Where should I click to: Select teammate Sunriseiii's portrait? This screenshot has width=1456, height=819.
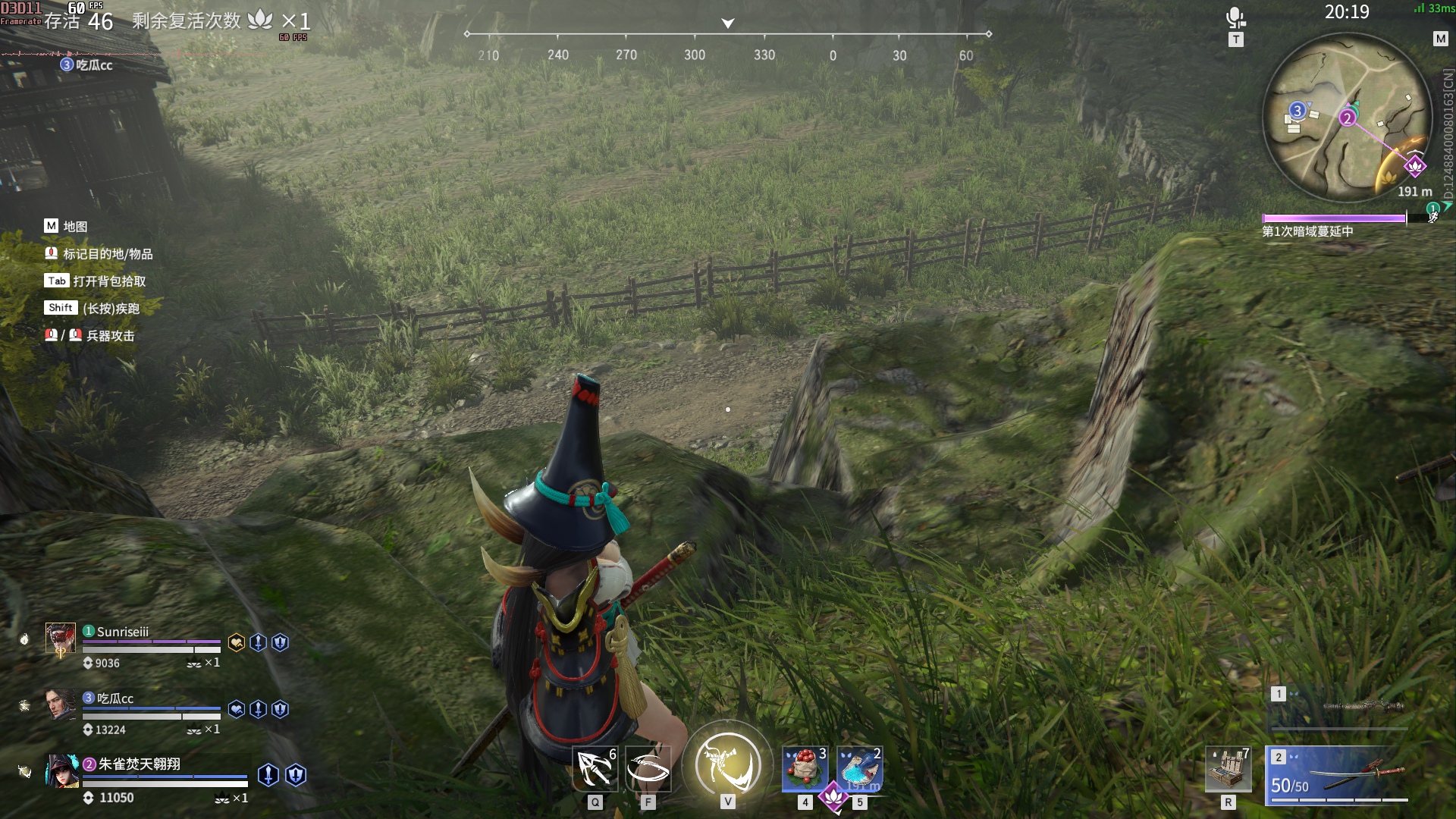(x=61, y=639)
